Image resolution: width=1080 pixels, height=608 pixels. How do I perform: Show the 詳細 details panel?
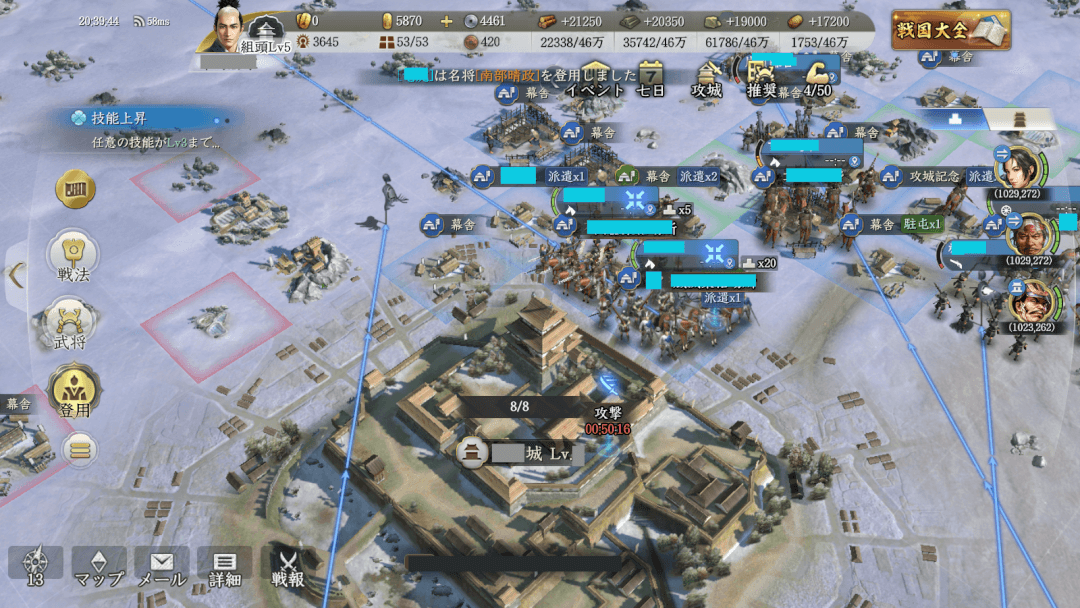(x=224, y=567)
